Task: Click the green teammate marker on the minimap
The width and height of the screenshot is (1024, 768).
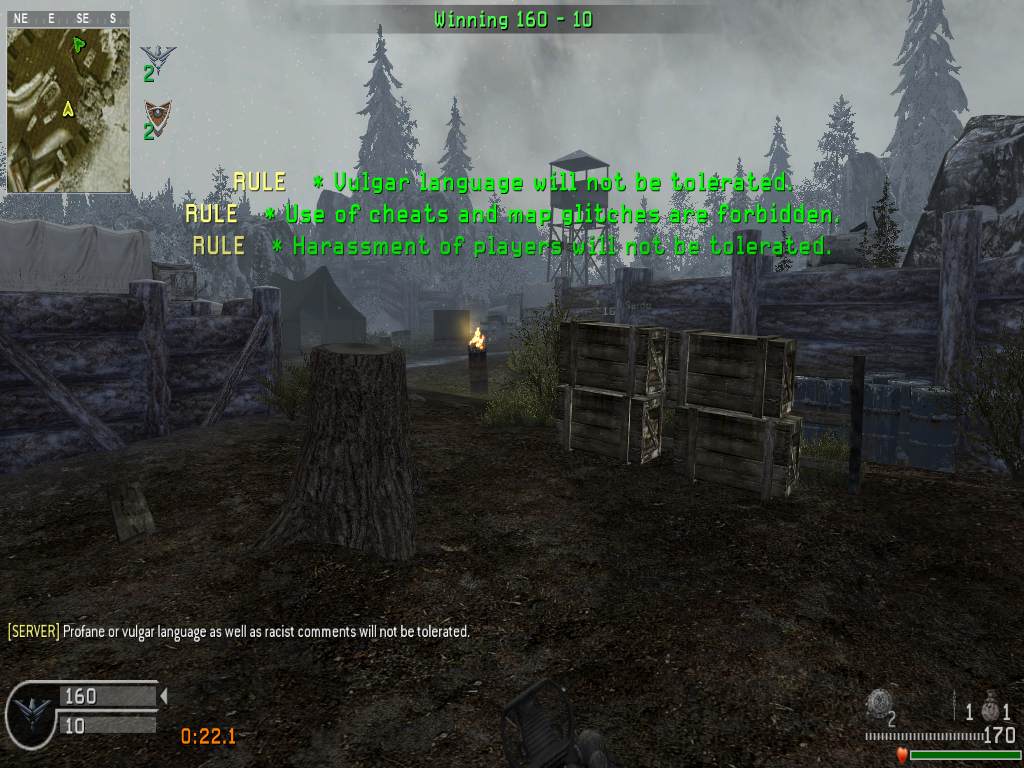Action: pos(79,43)
